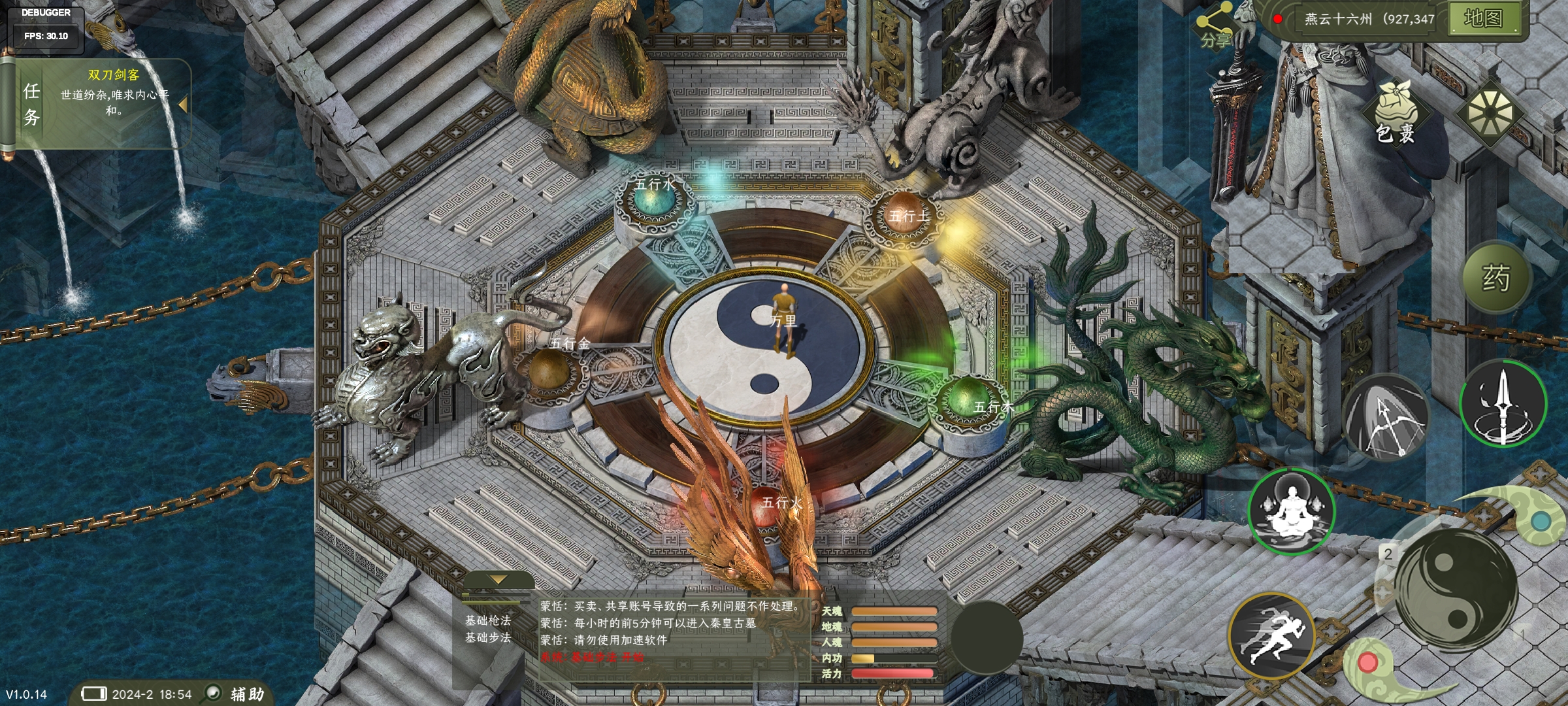Open the 地图 map button
Image resolution: width=1568 pixels, height=706 pixels.
[1482, 18]
